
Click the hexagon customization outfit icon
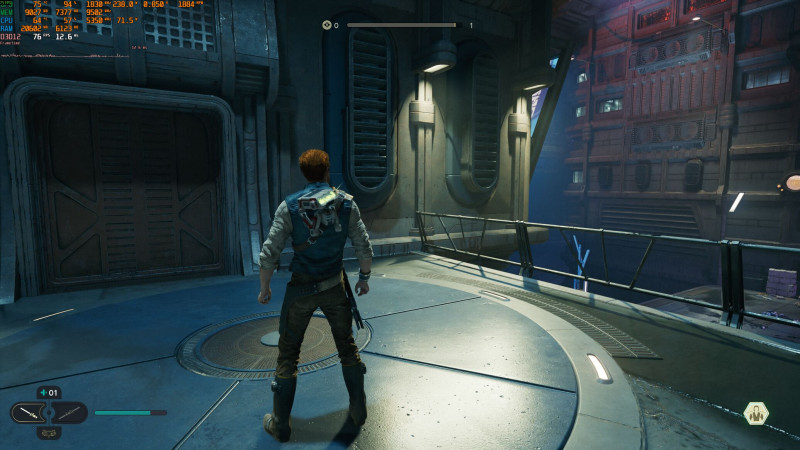click(757, 413)
